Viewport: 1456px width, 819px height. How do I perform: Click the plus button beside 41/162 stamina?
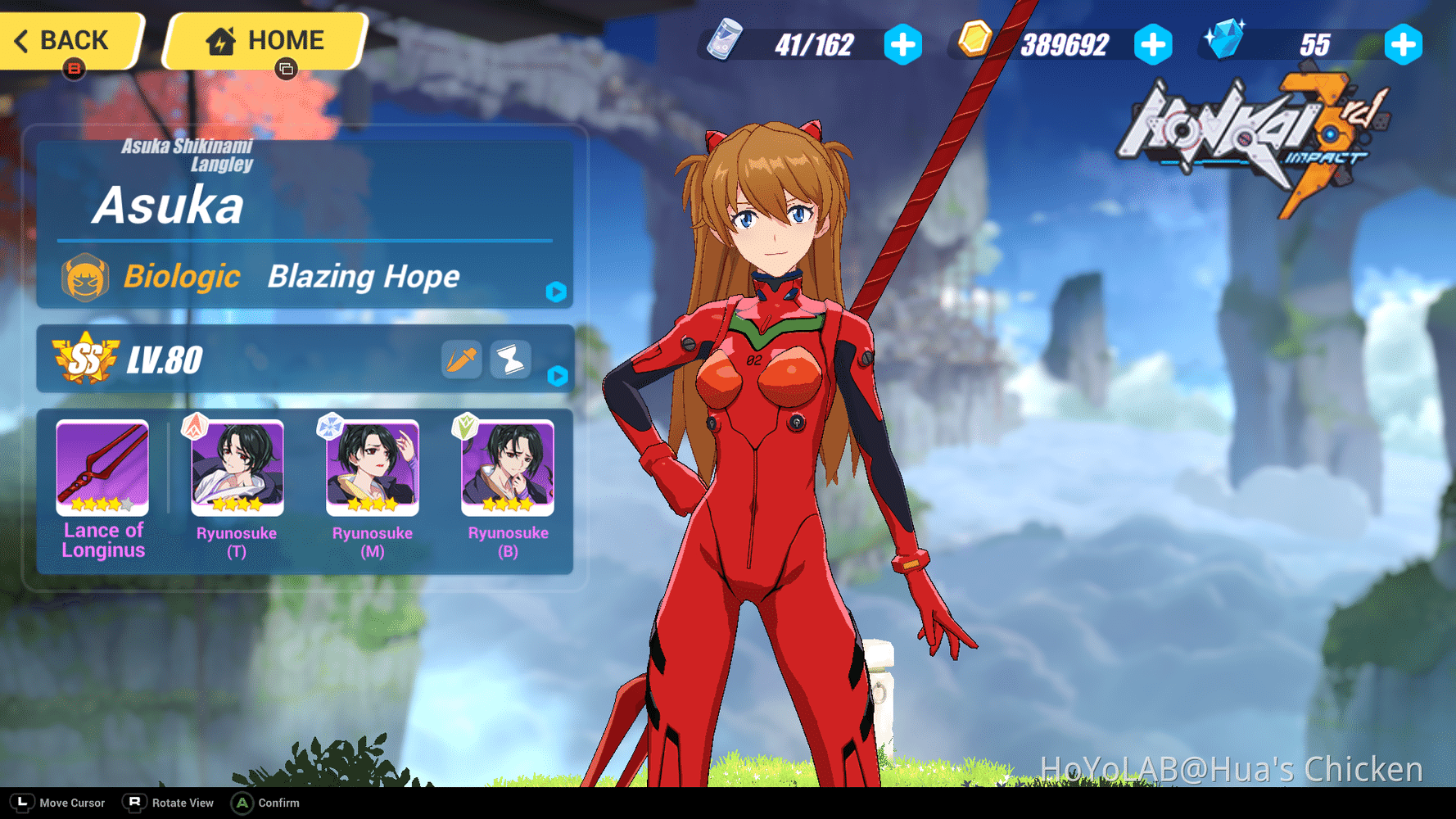902,47
